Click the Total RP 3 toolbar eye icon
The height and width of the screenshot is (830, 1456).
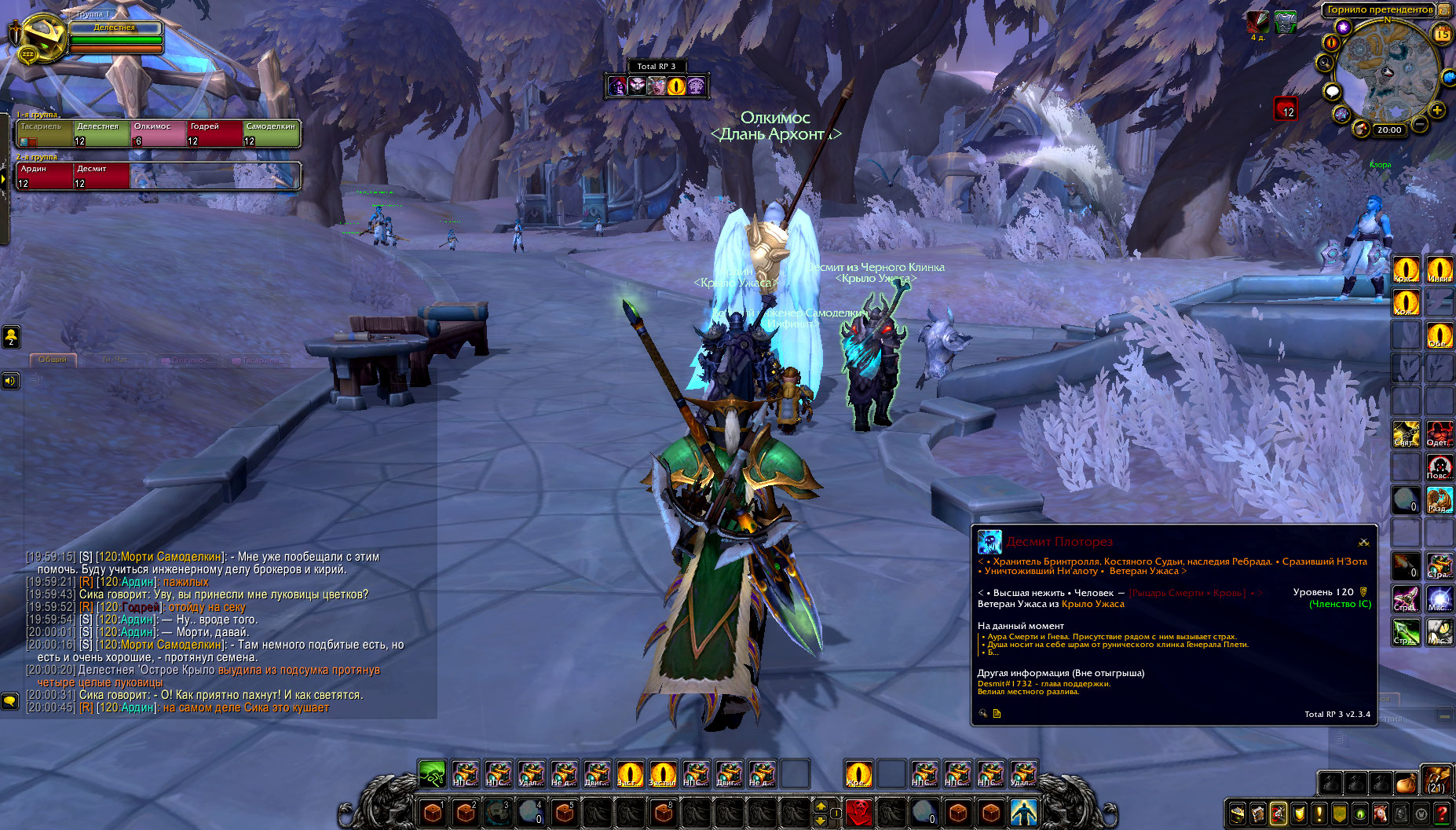click(676, 86)
